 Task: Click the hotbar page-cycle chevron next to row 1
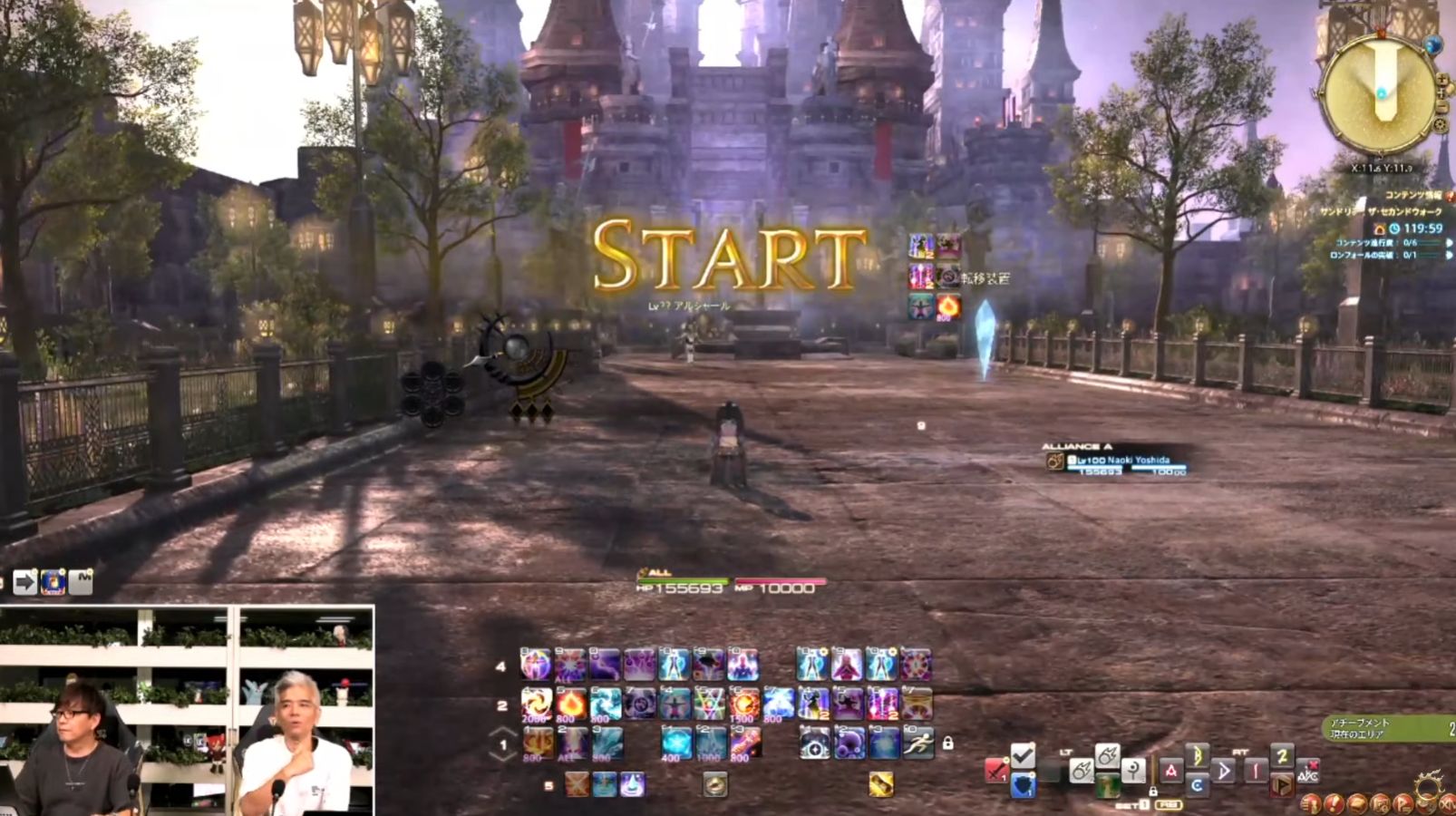[x=503, y=733]
